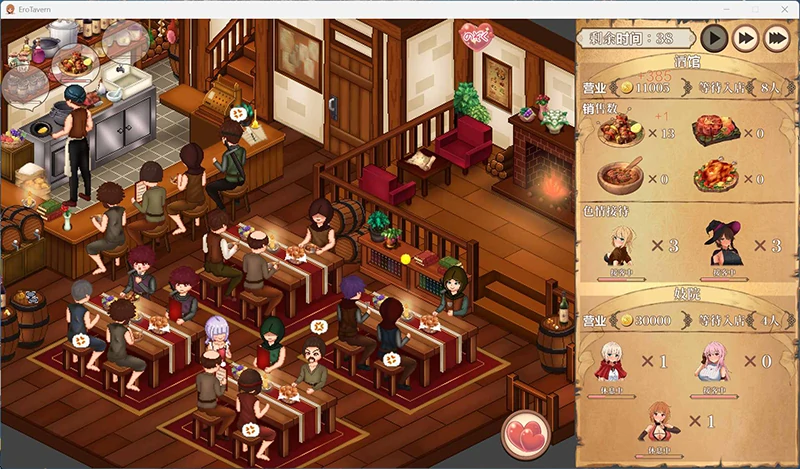Minimize the EroTavern window

728,9
